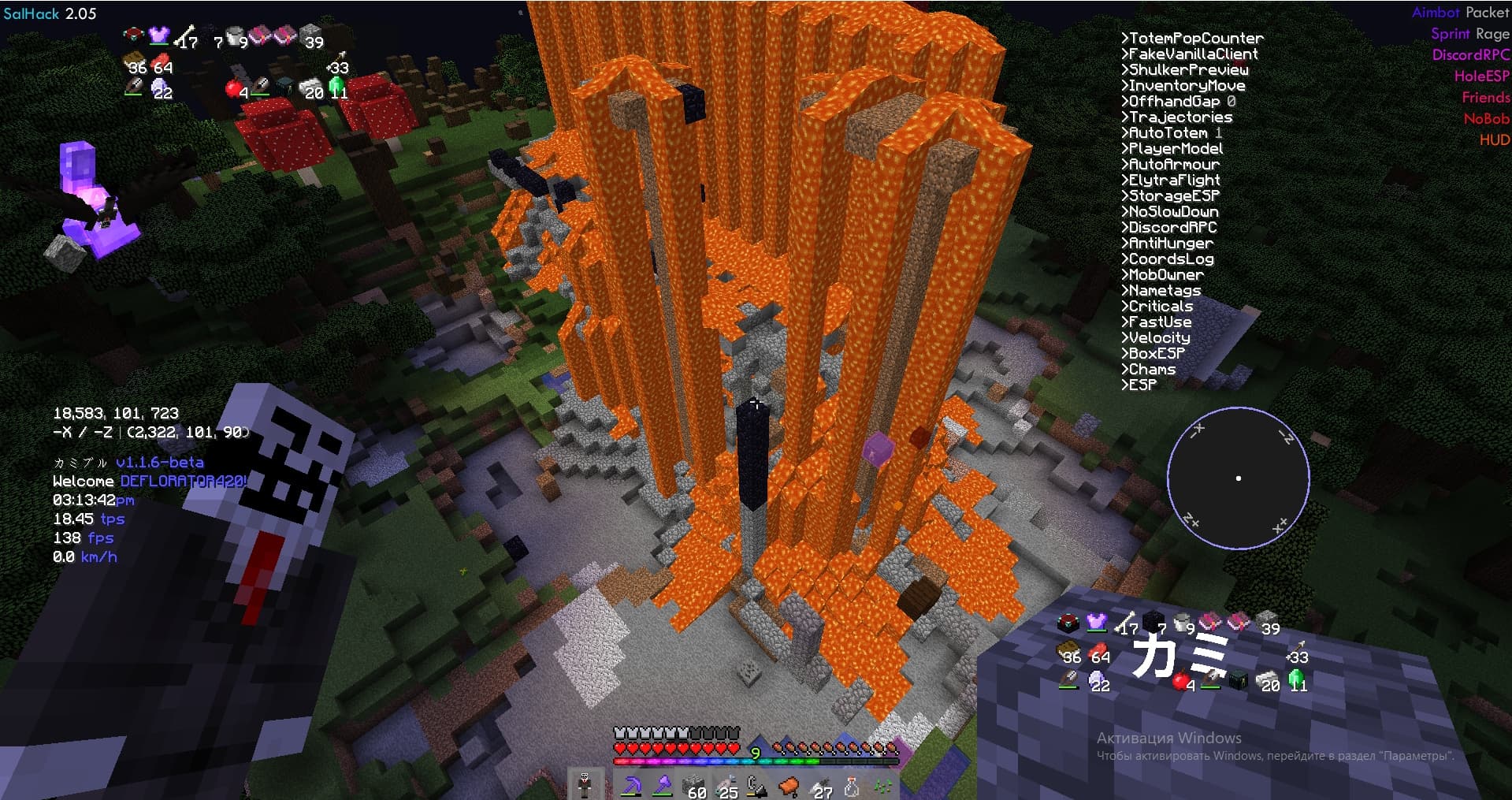Select the green seeds hotbar slot
This screenshot has width=1512, height=800.
(x=882, y=786)
